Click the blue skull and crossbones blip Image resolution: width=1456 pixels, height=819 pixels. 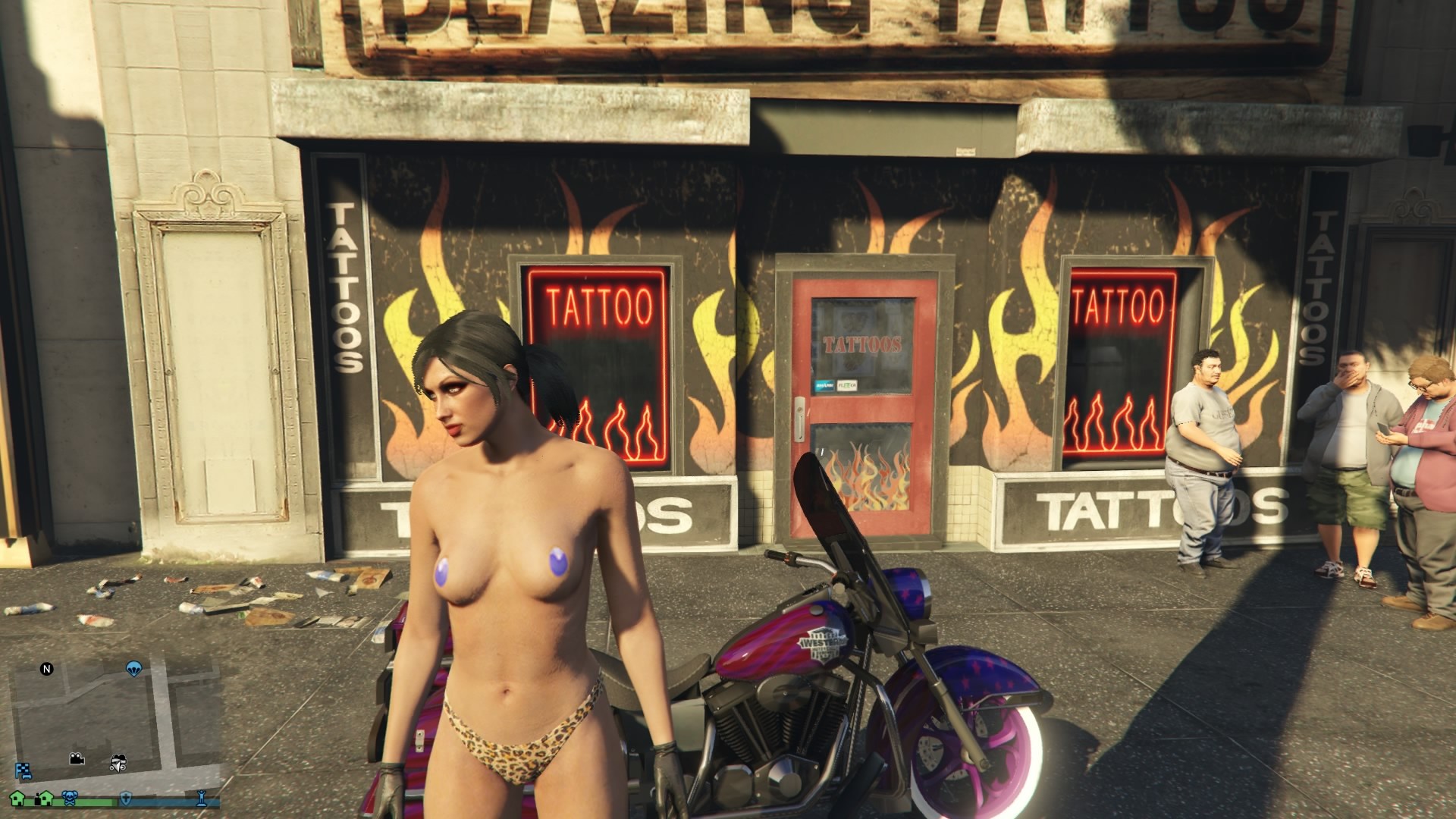[70, 798]
